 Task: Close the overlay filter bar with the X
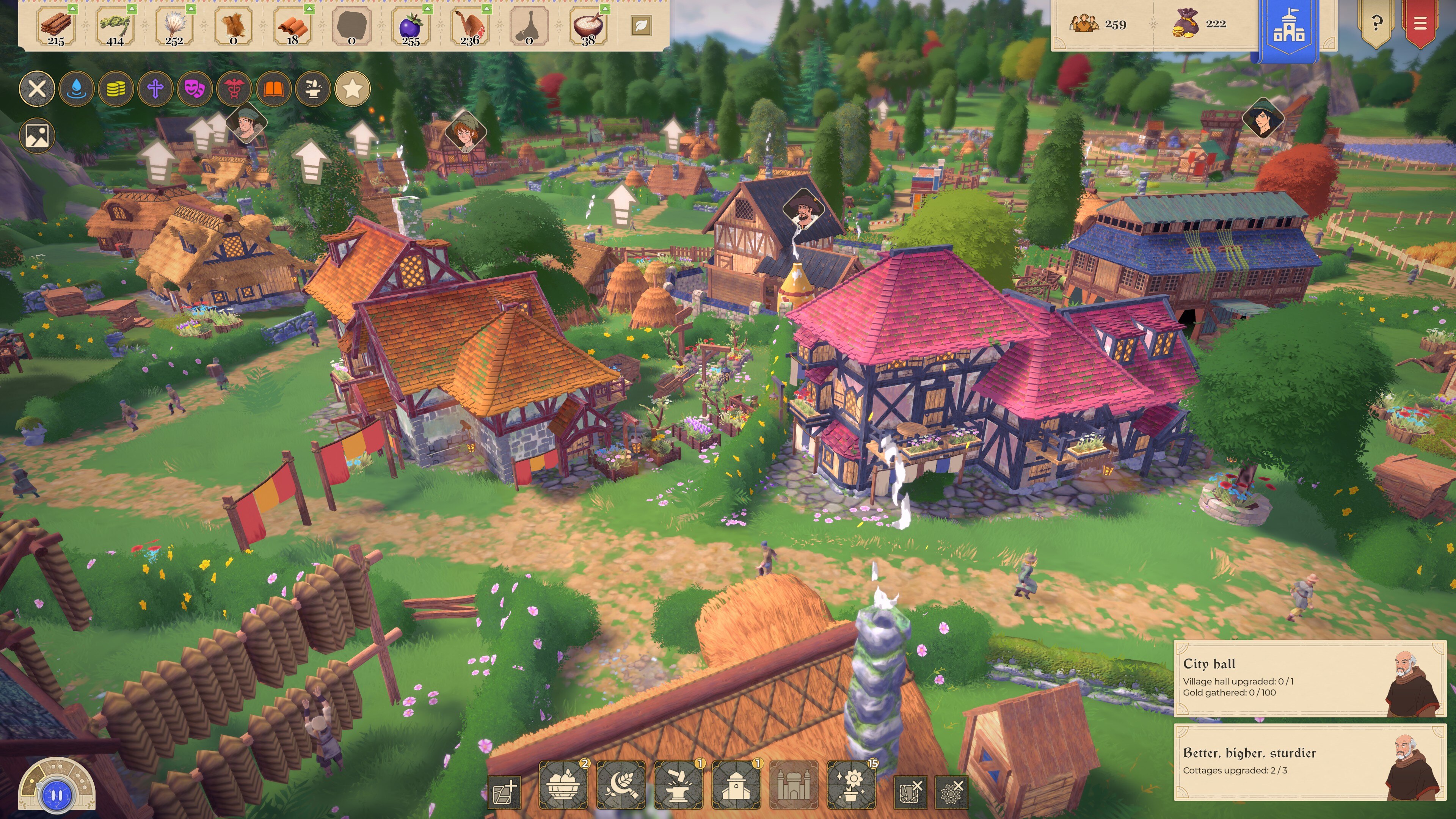pos(37,89)
